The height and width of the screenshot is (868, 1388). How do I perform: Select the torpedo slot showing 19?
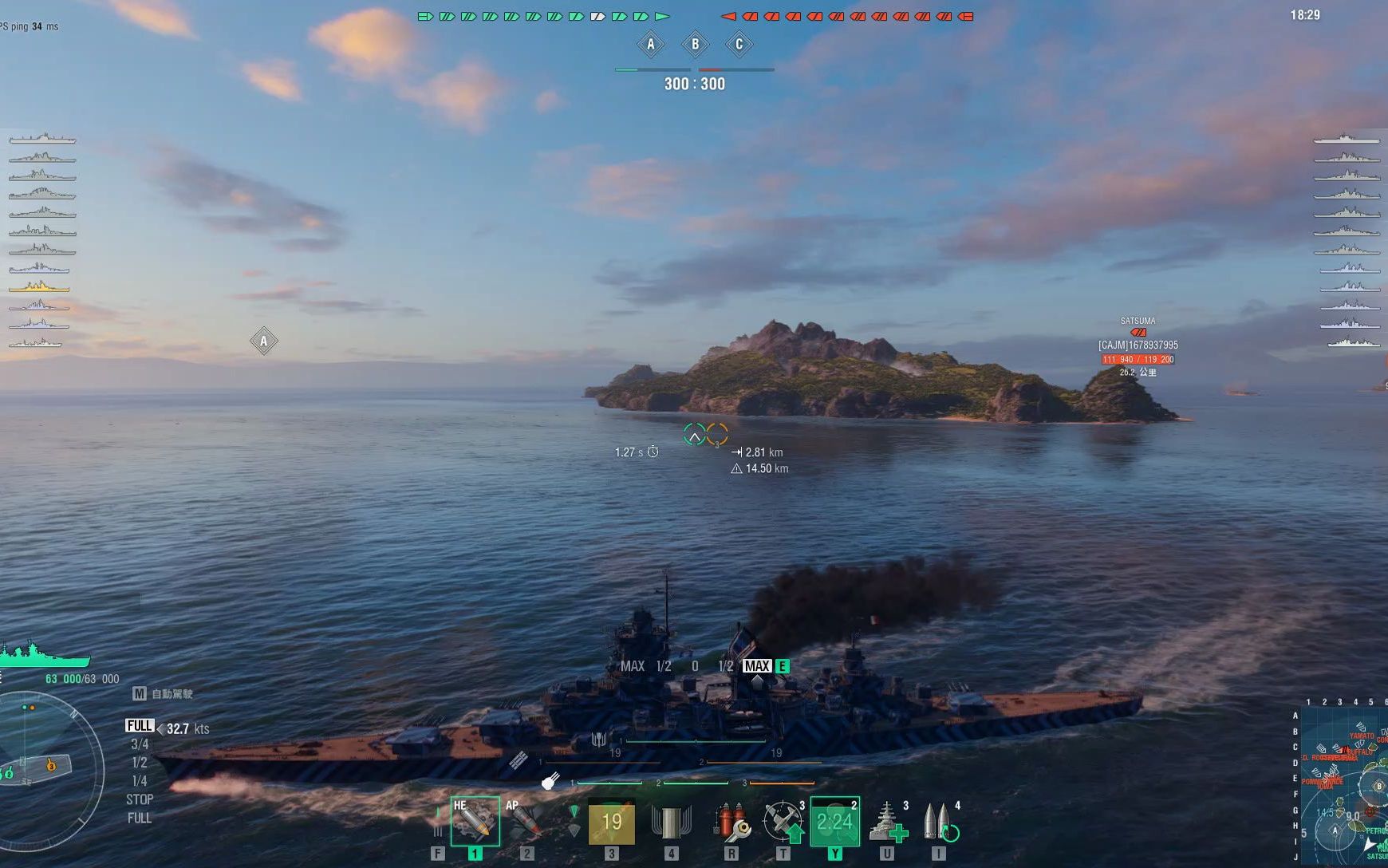pyautogui.click(x=612, y=823)
